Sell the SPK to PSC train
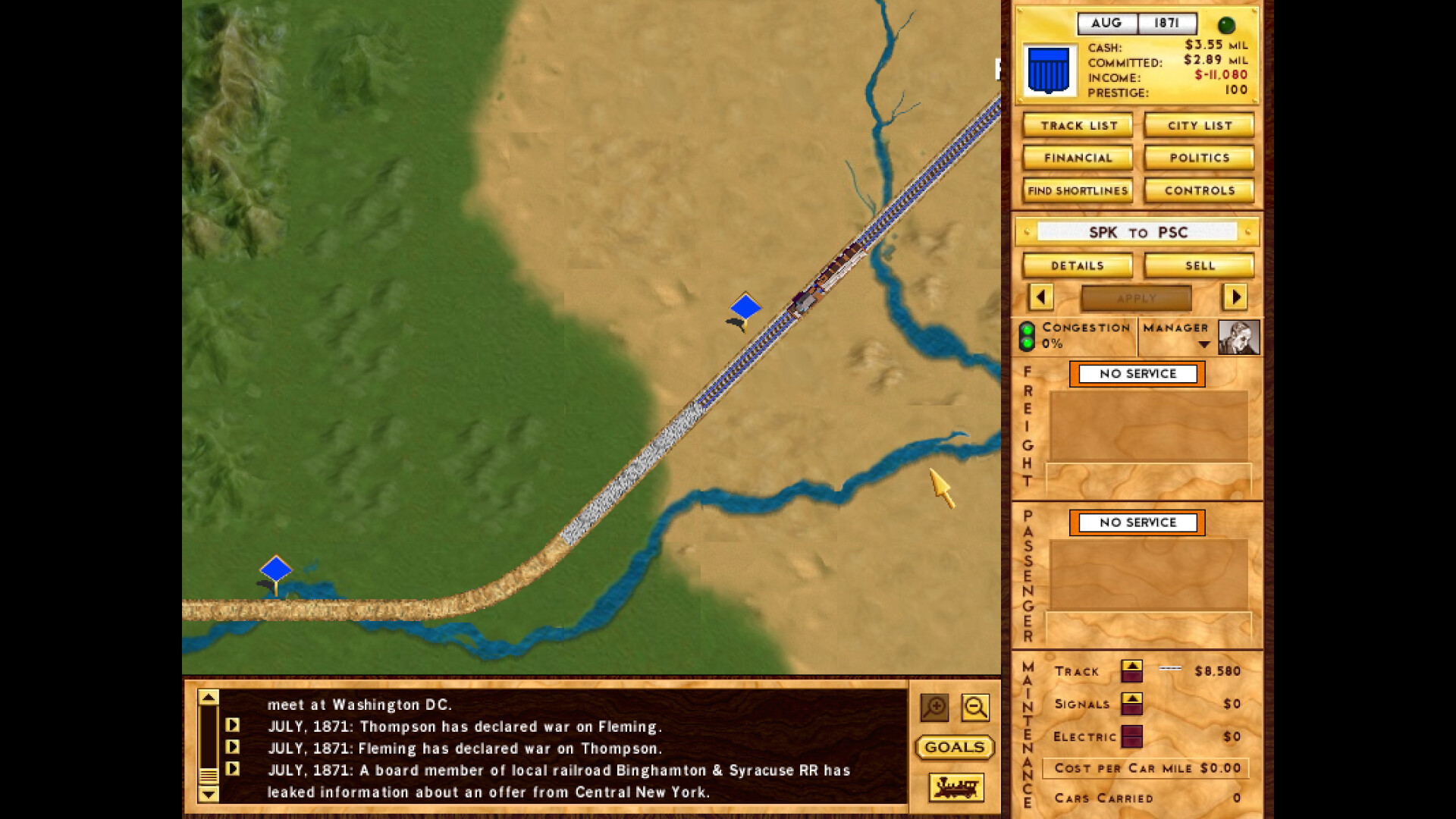 point(1198,265)
